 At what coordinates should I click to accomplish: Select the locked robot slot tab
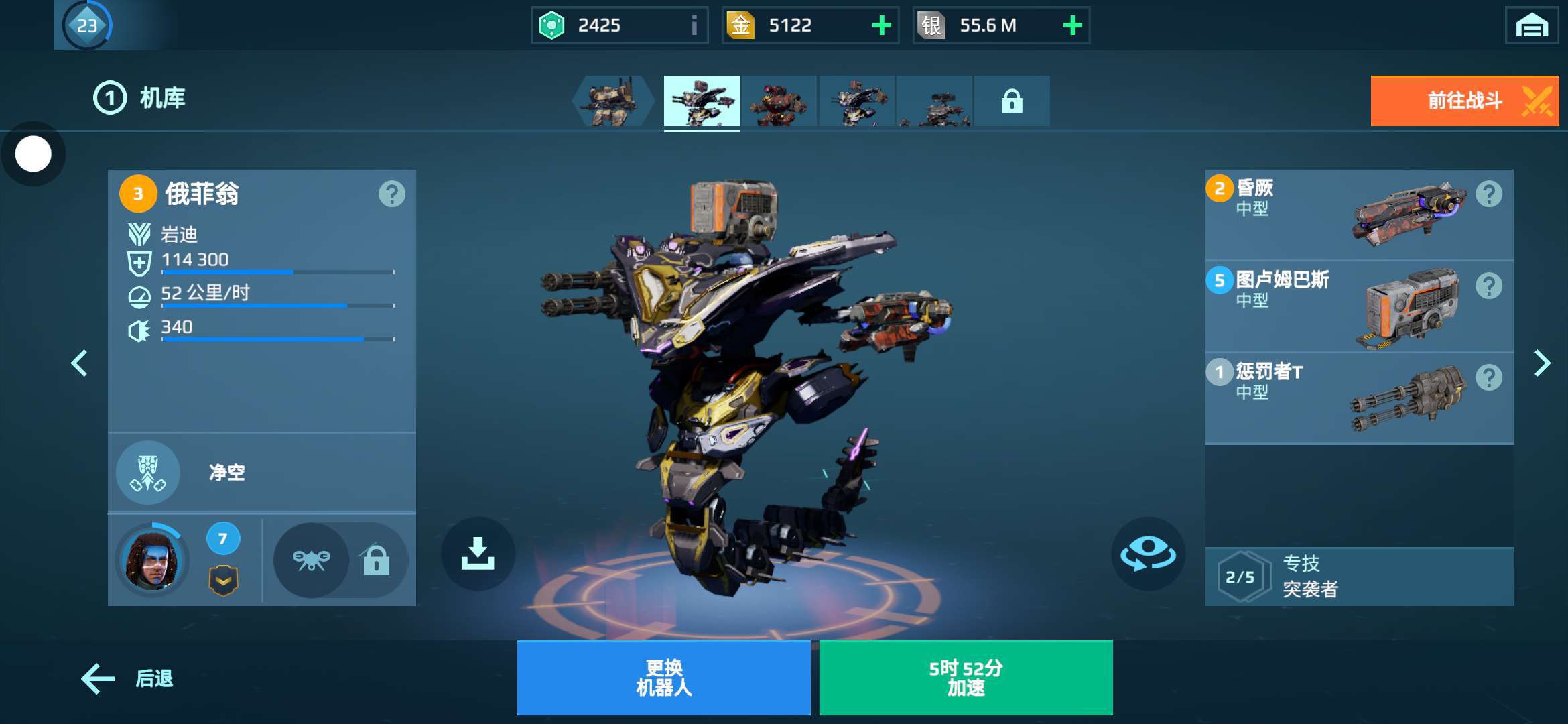coord(1011,101)
